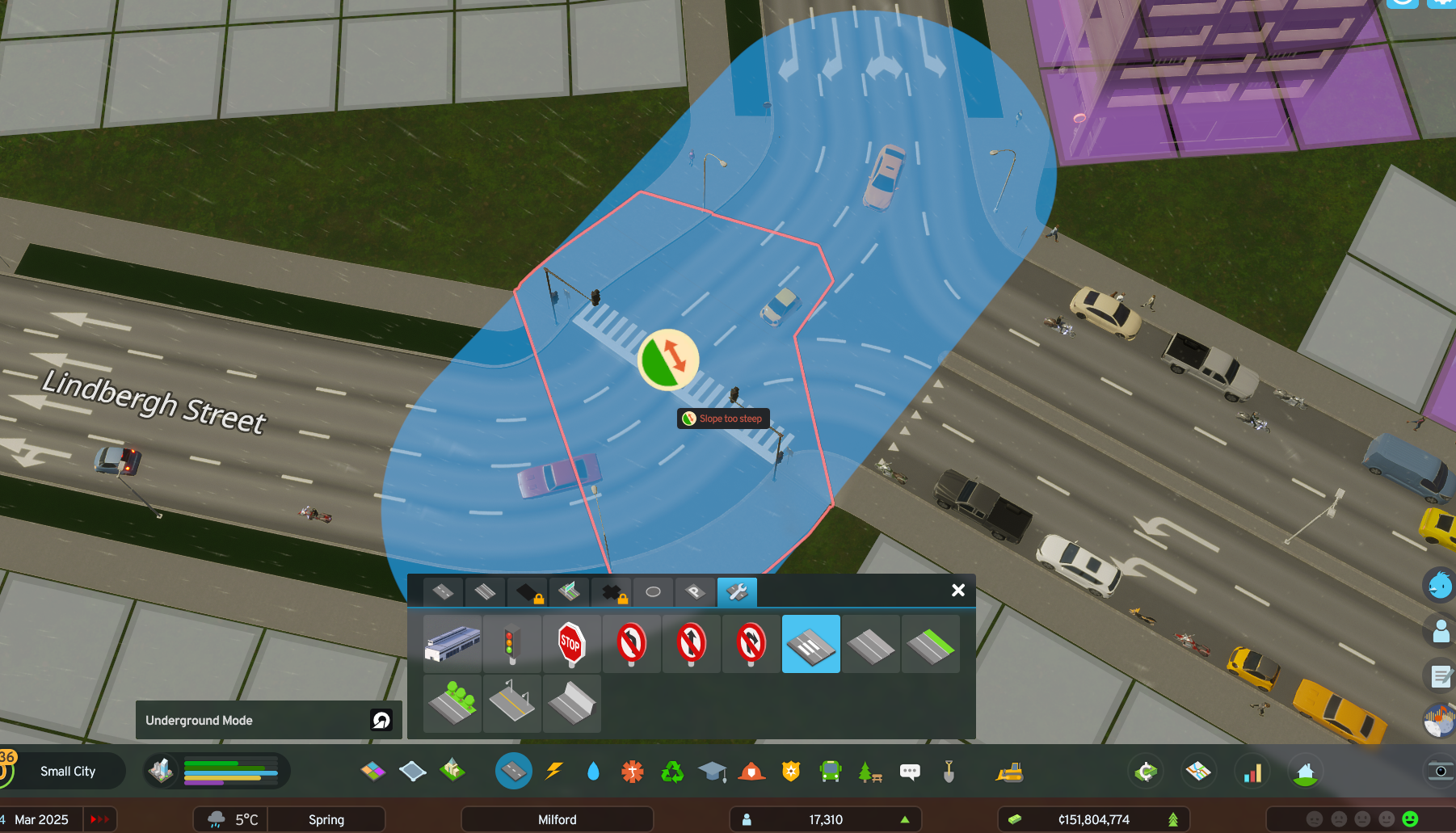
Task: Select the No Left Turn sign tool
Action: [631, 643]
